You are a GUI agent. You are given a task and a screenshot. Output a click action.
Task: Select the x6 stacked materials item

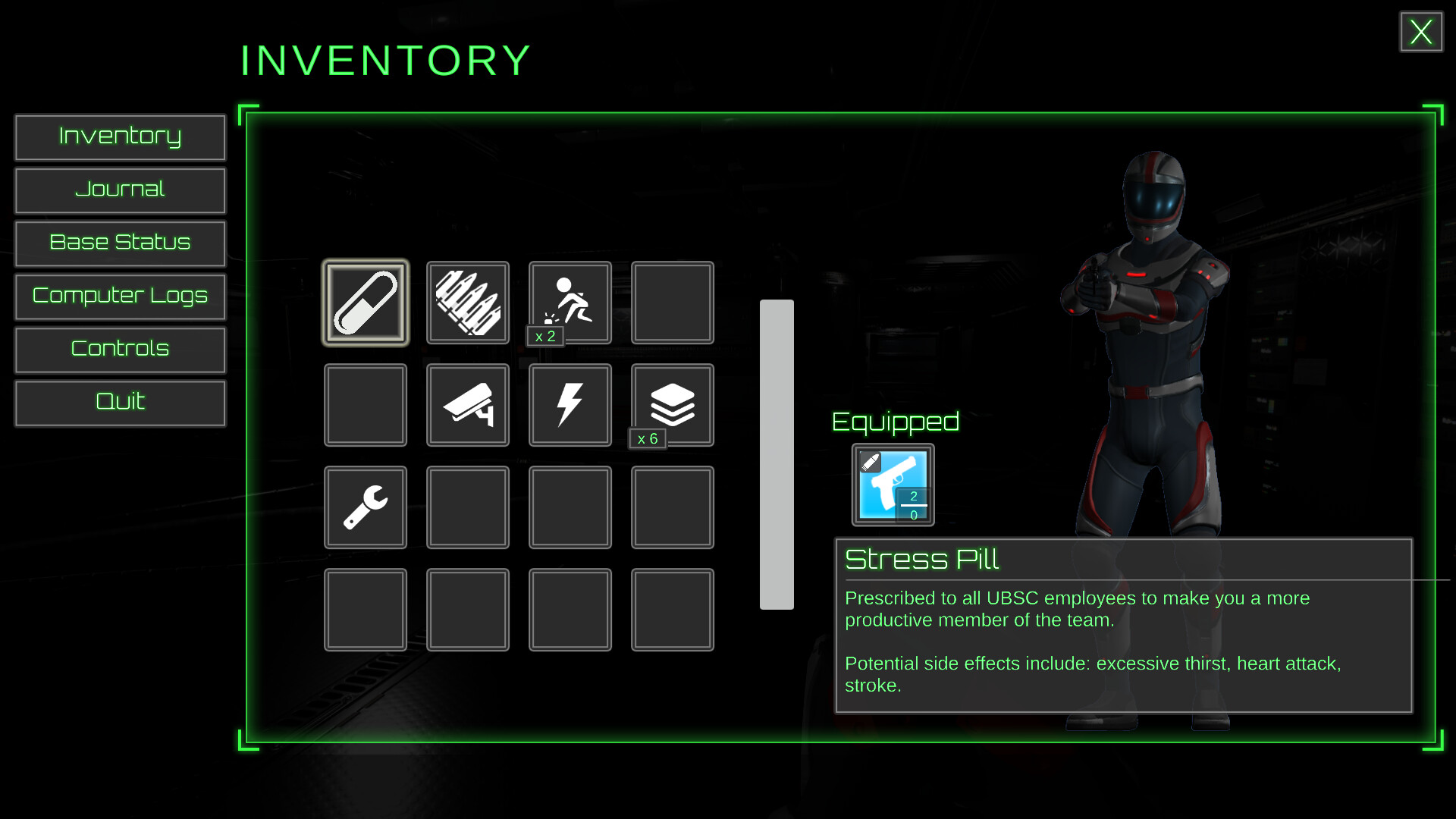click(x=672, y=404)
